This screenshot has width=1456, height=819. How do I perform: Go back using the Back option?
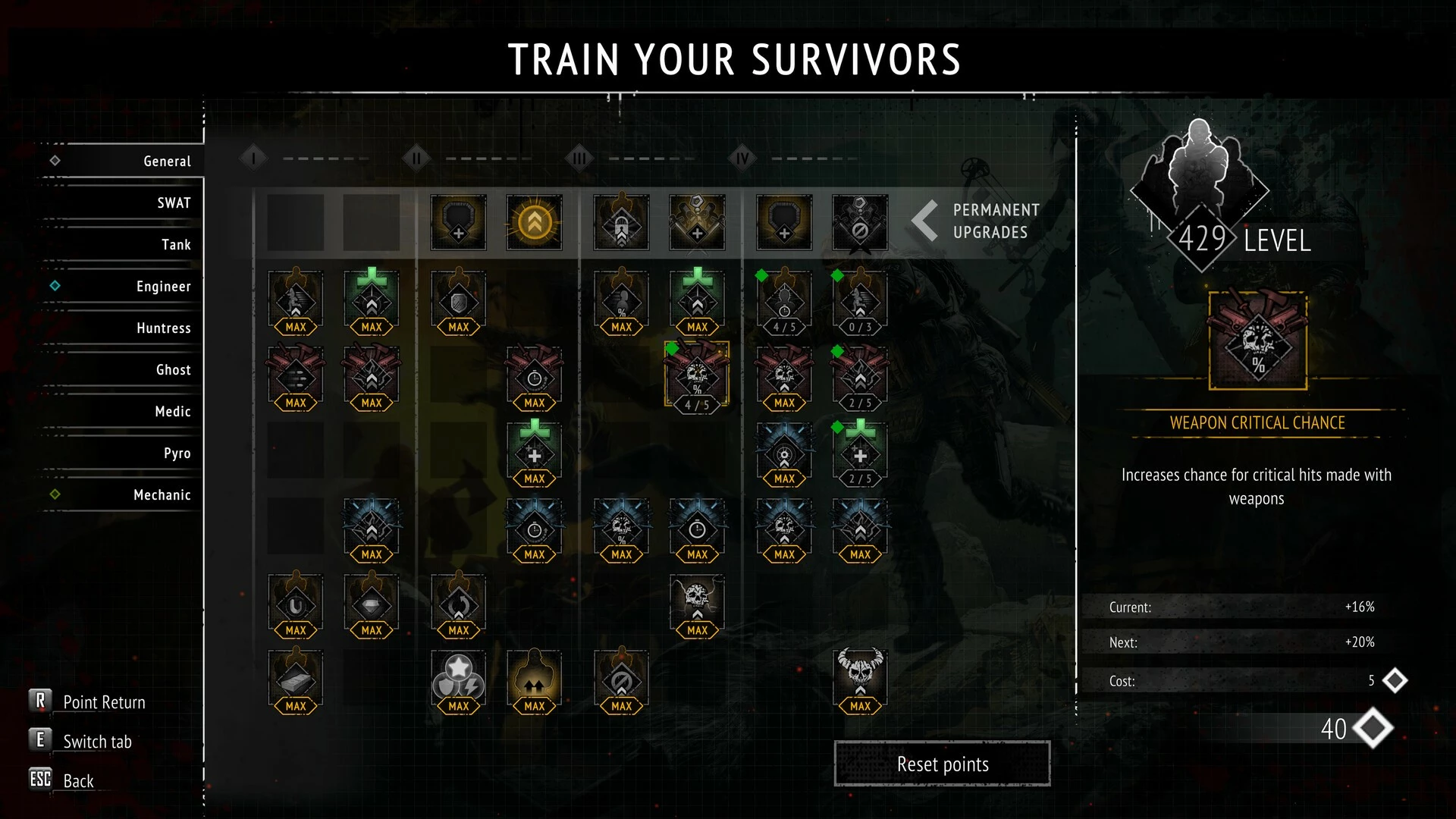(77, 781)
